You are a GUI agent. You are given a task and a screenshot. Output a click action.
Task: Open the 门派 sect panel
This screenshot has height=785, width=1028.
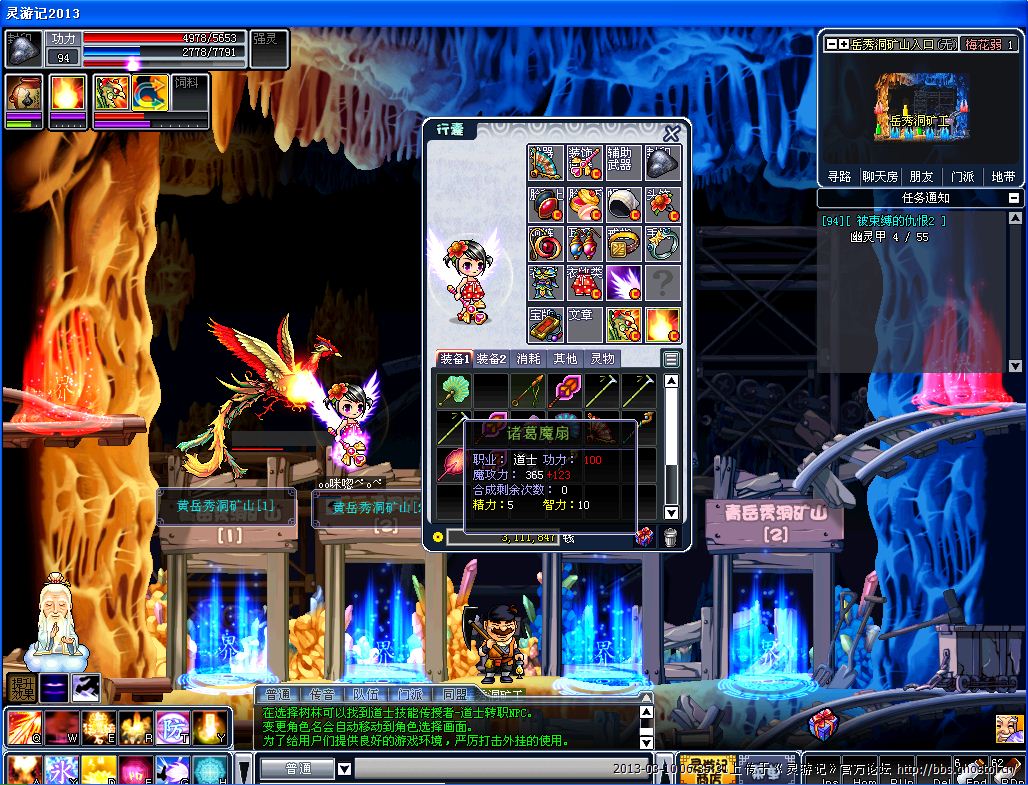[962, 176]
